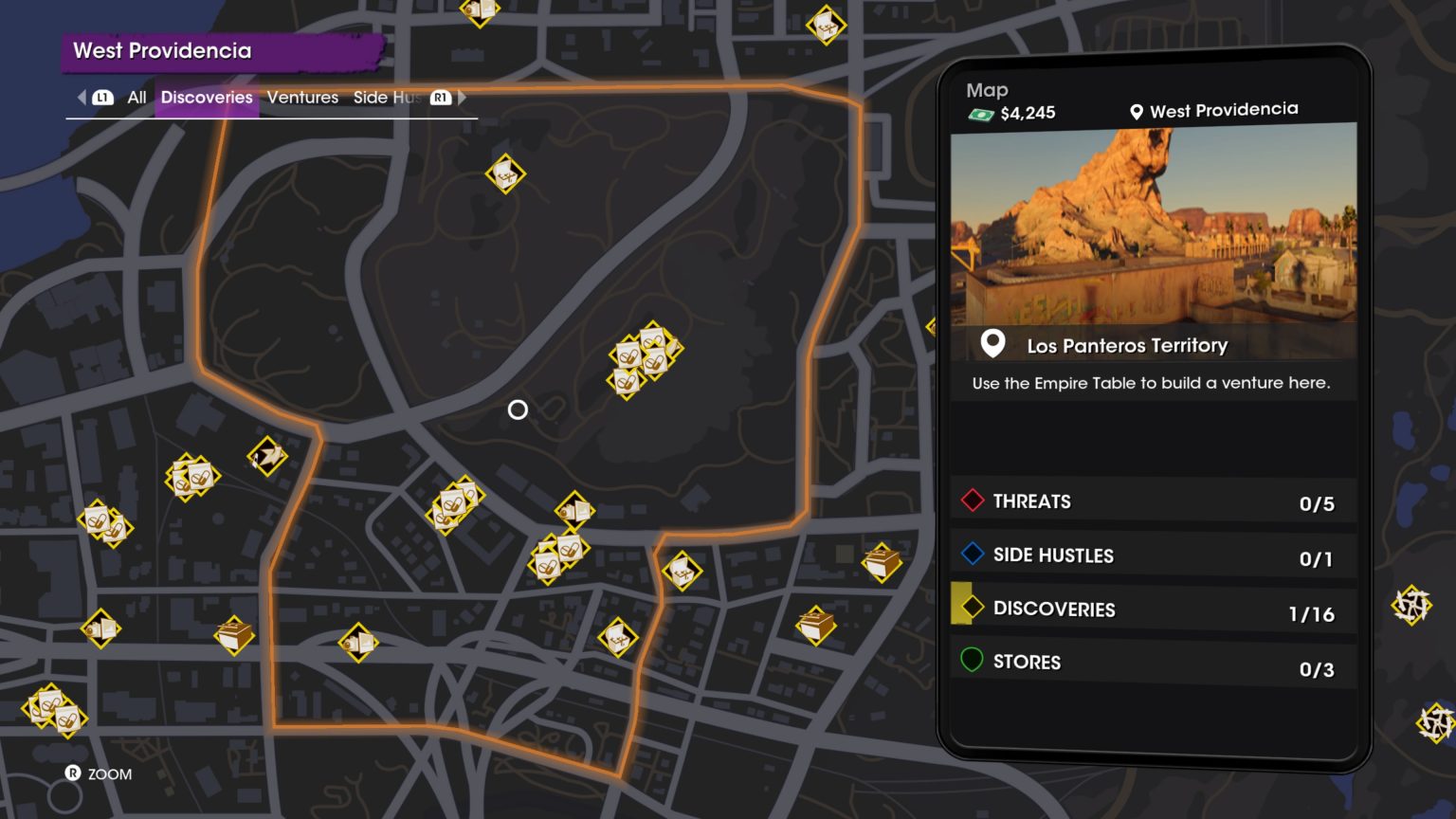This screenshot has width=1456, height=819.
Task: Click the green Stores circle icon in the legend
Action: (x=971, y=662)
